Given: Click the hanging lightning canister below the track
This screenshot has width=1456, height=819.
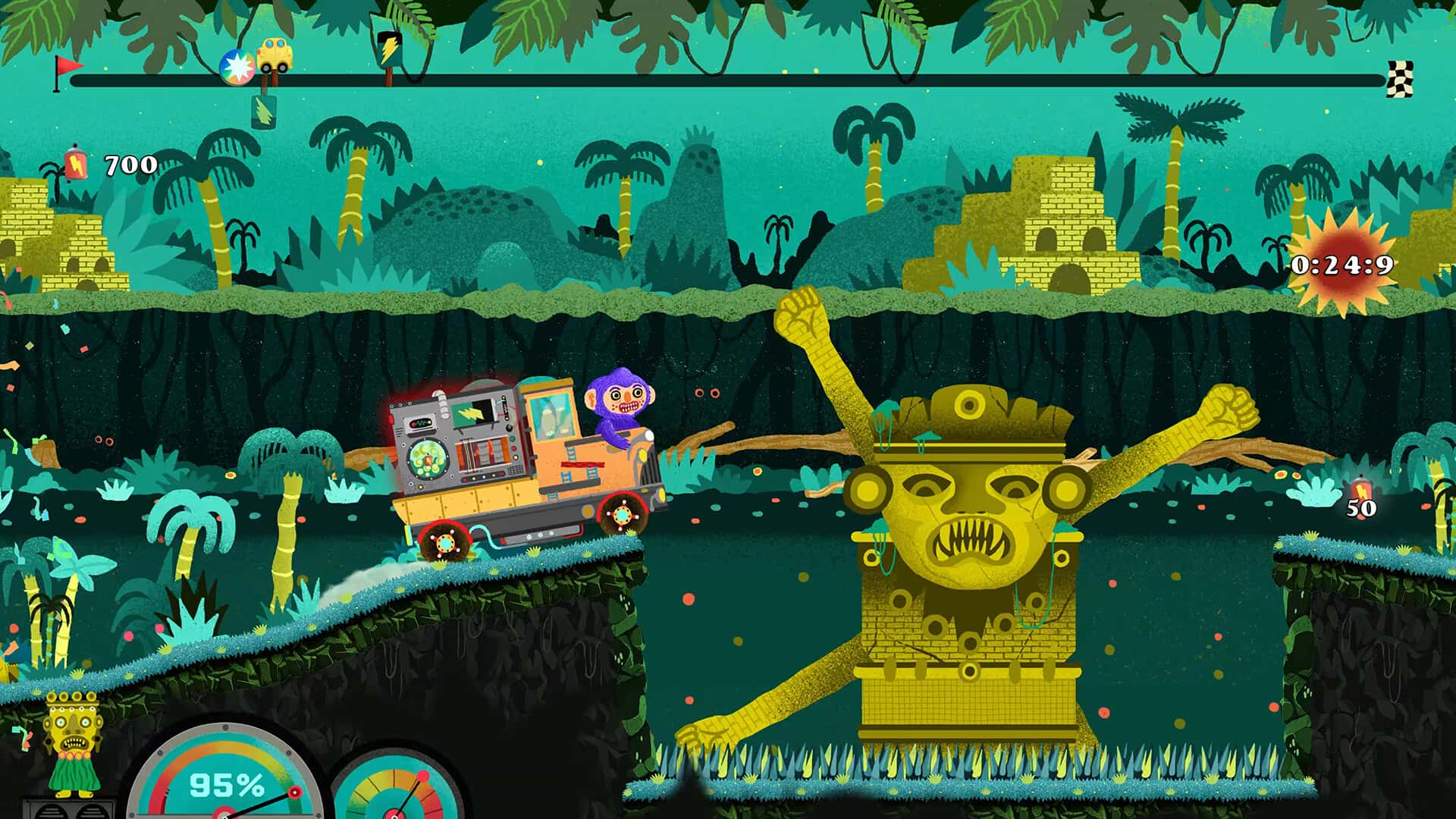Looking at the screenshot, I should [x=263, y=111].
